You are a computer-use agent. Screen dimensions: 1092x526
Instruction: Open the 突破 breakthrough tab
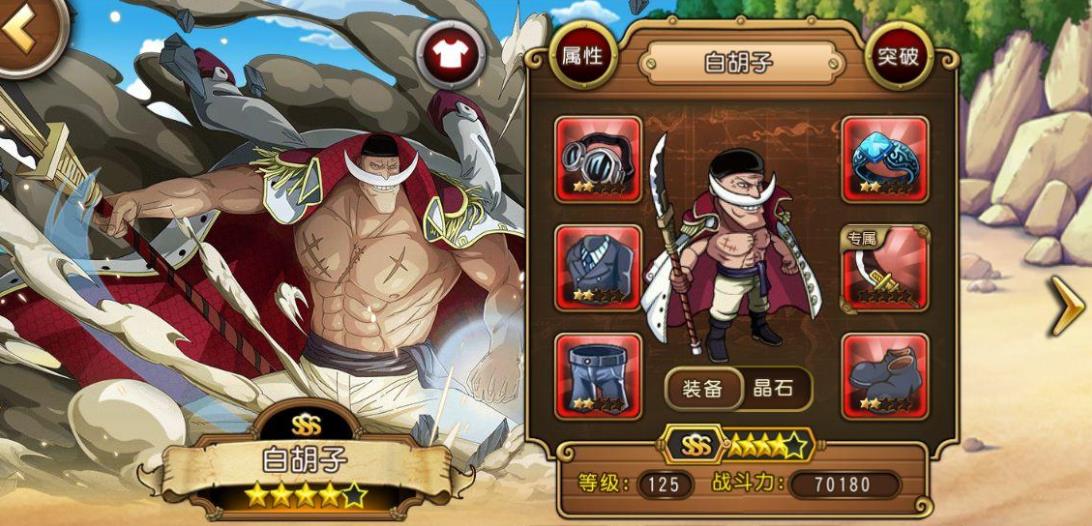pyautogui.click(x=898, y=56)
